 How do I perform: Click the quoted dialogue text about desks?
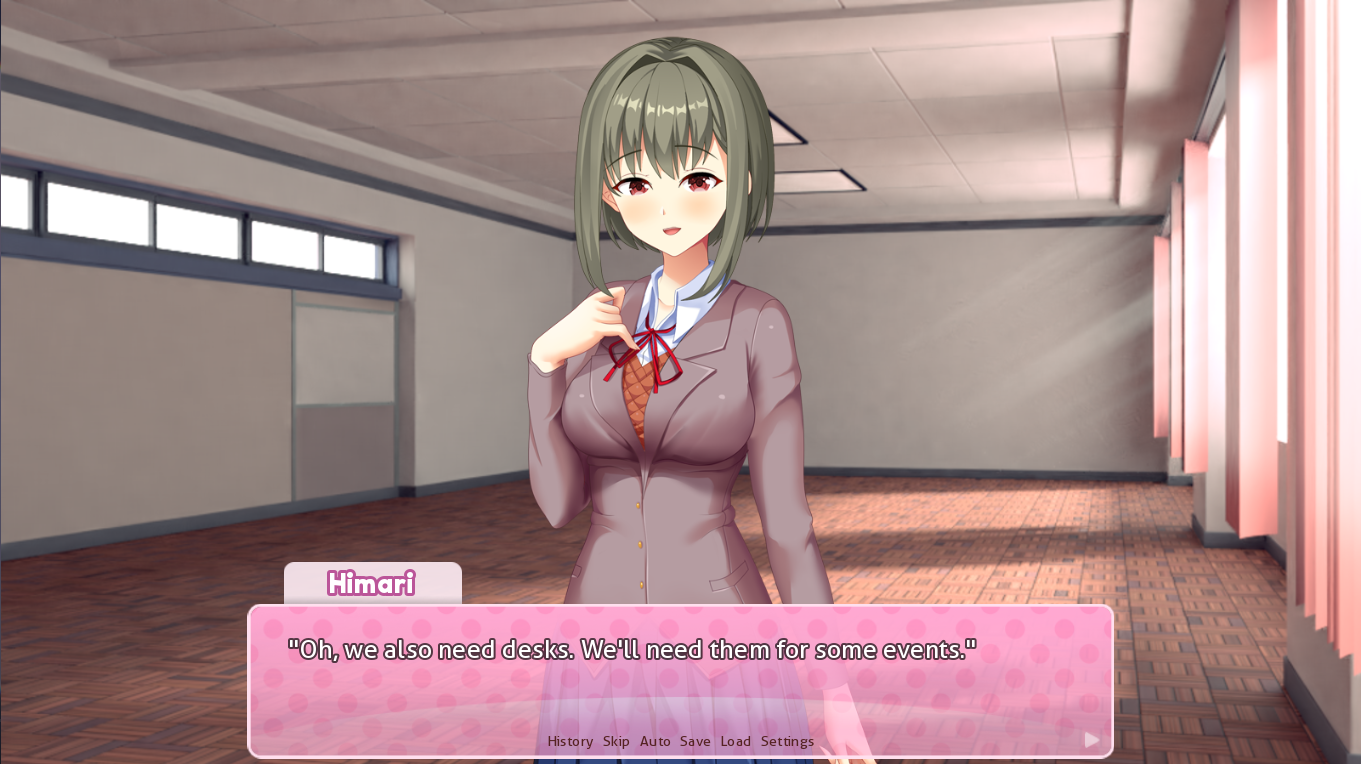pyautogui.click(x=630, y=649)
